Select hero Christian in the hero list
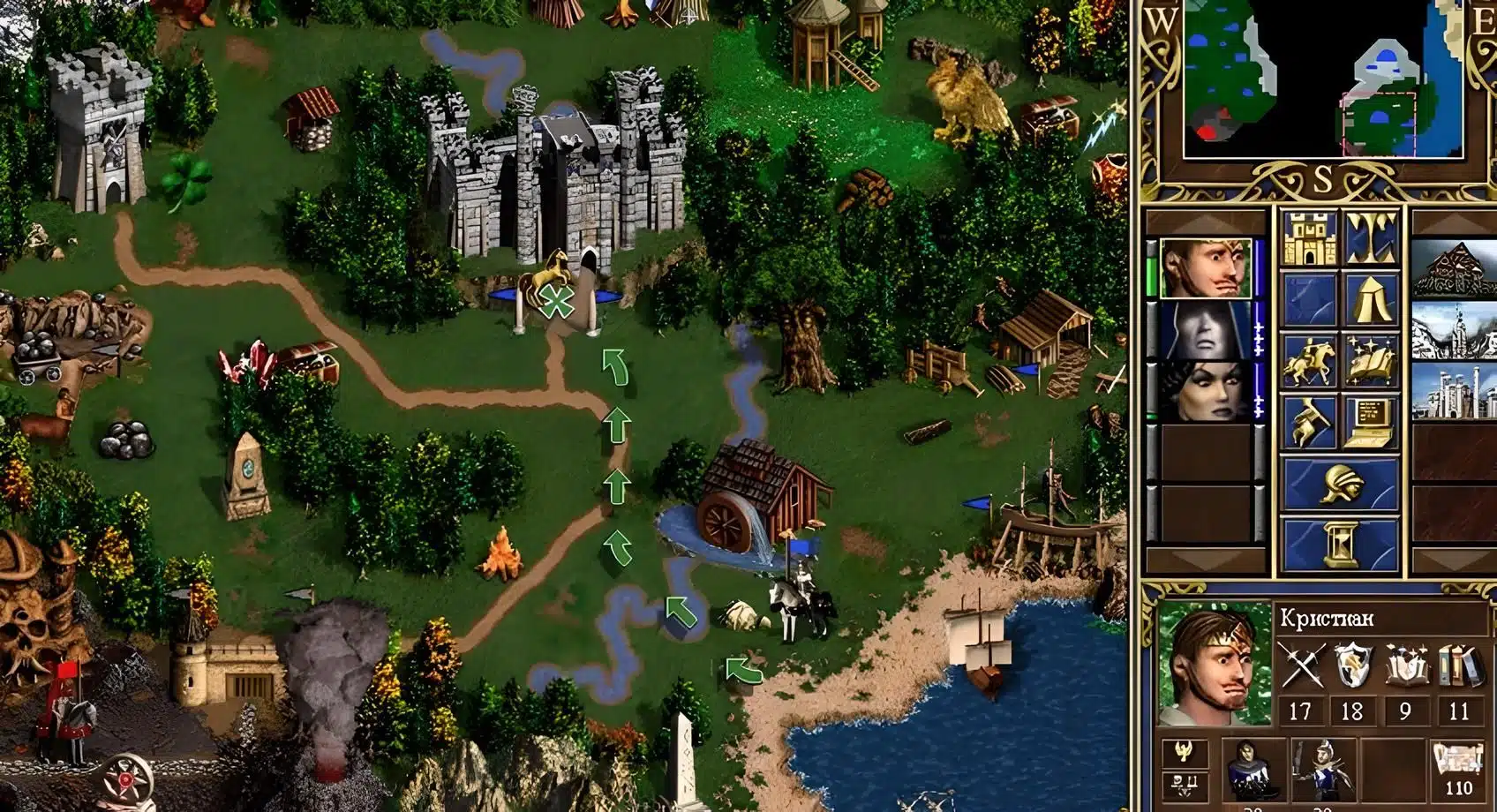 coord(1204,268)
